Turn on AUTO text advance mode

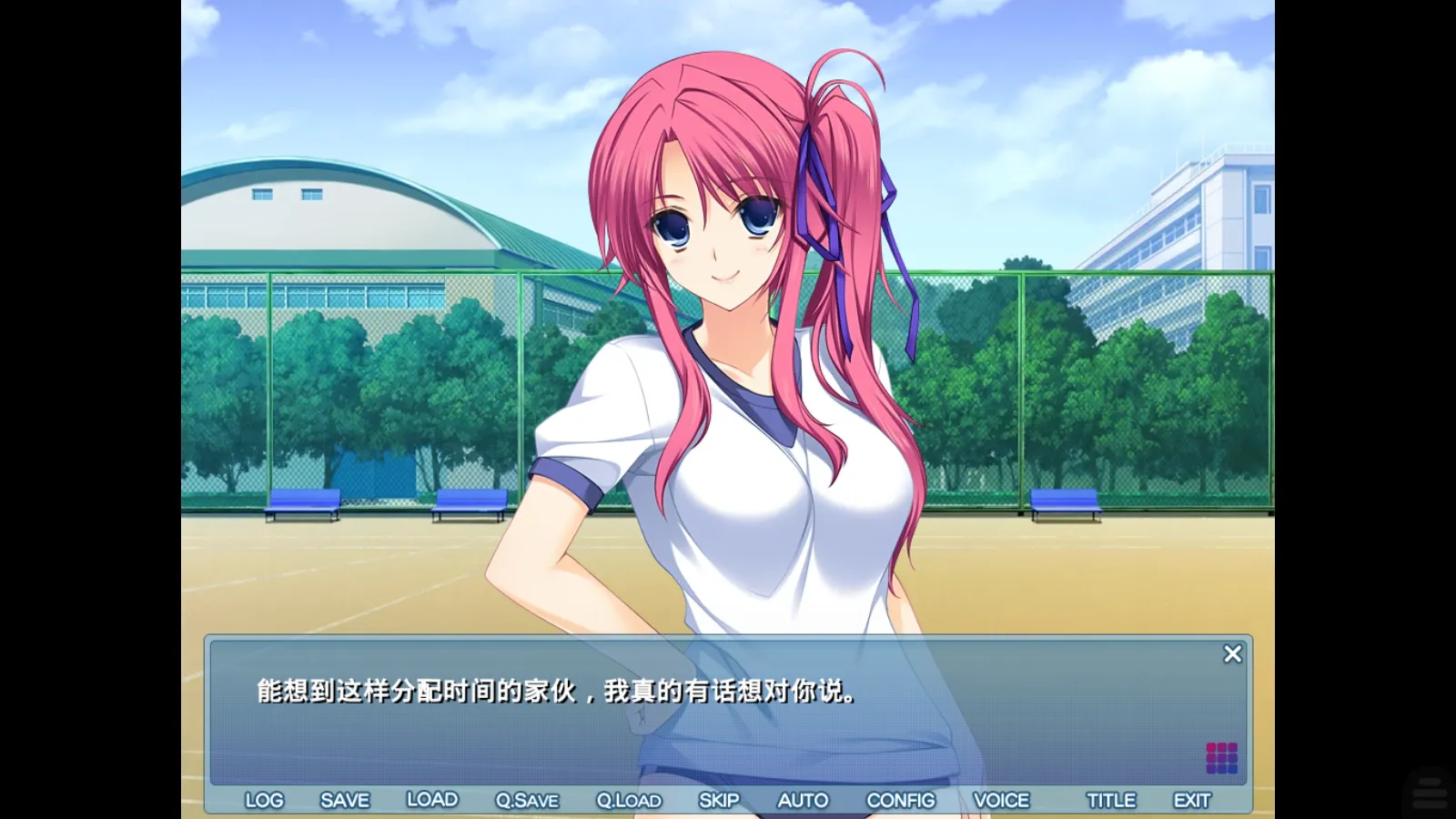pyautogui.click(x=804, y=800)
